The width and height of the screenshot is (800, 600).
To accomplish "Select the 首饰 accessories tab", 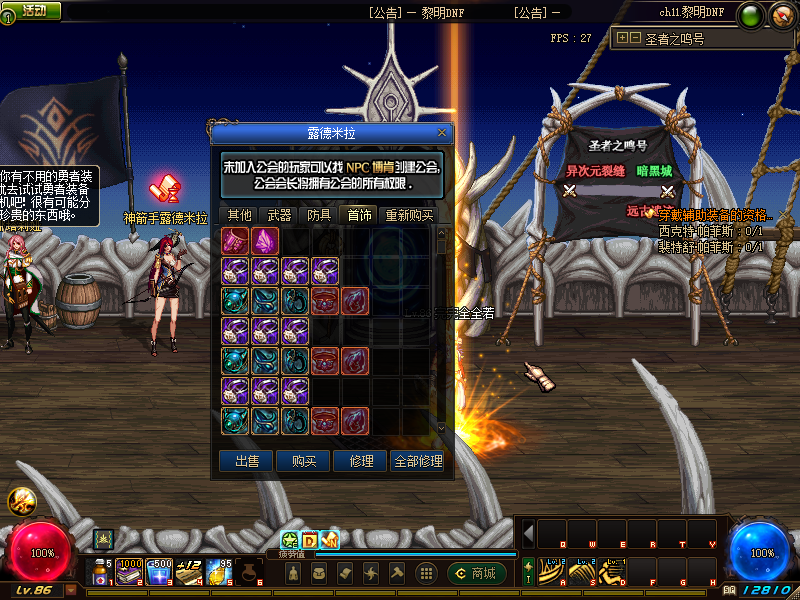I will [x=359, y=215].
